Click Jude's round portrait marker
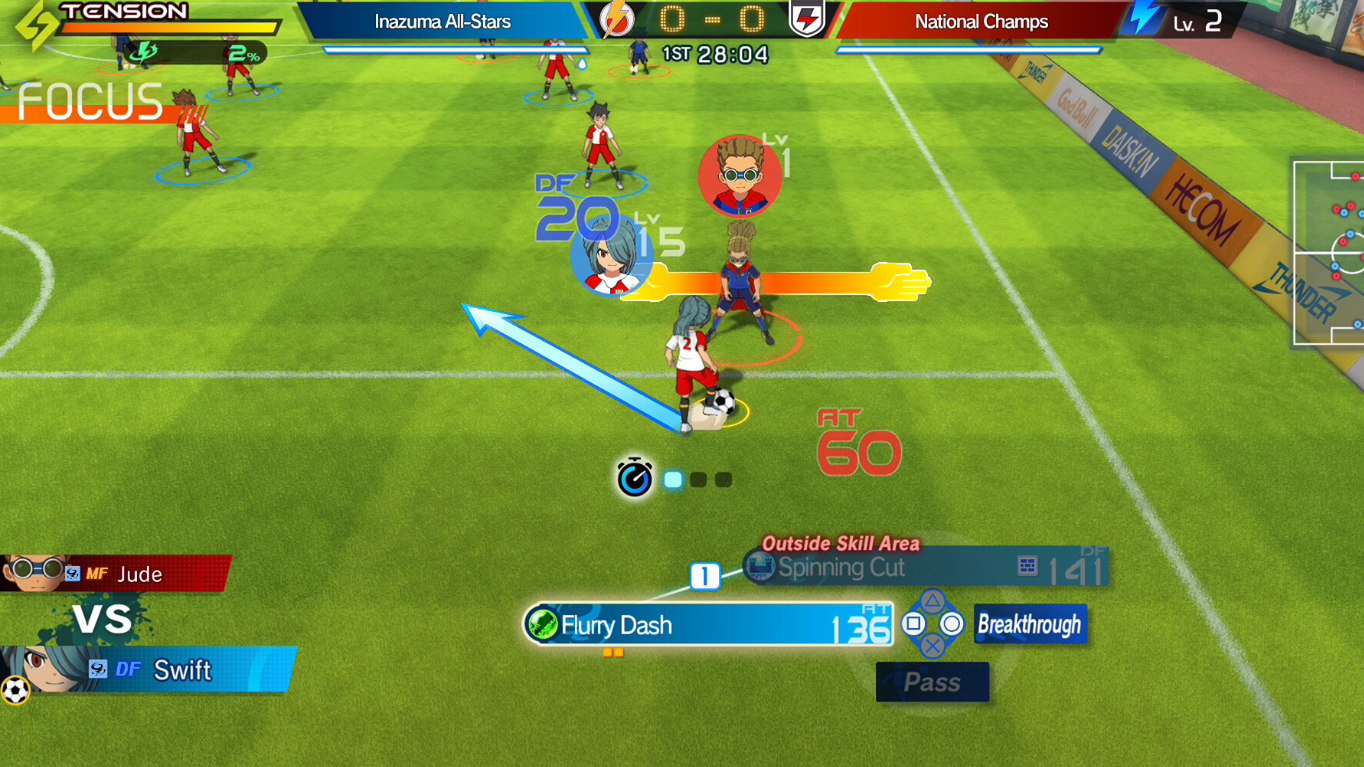The image size is (1364, 767). click(740, 176)
